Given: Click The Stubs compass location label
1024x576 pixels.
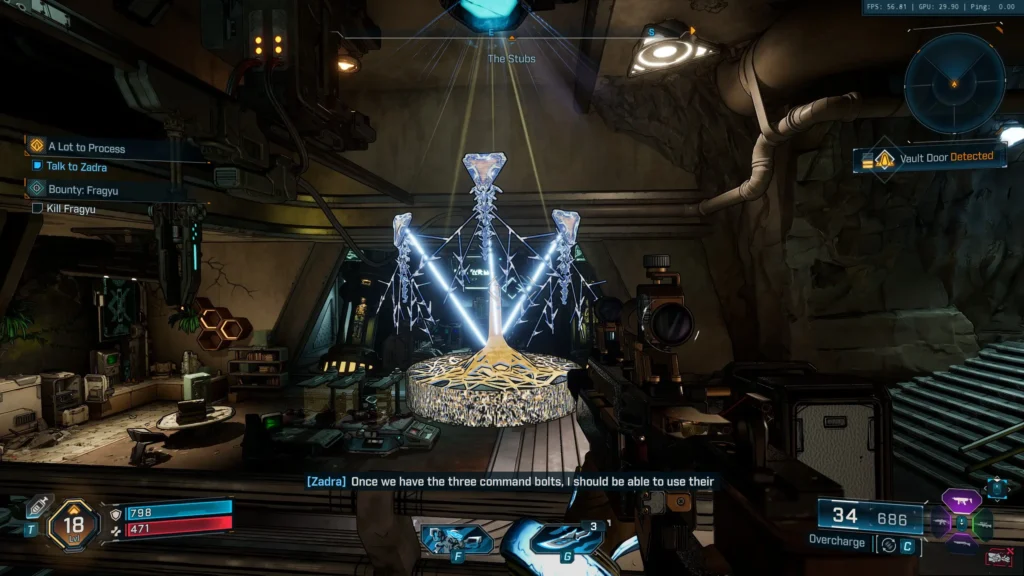Looking at the screenshot, I should [x=511, y=59].
